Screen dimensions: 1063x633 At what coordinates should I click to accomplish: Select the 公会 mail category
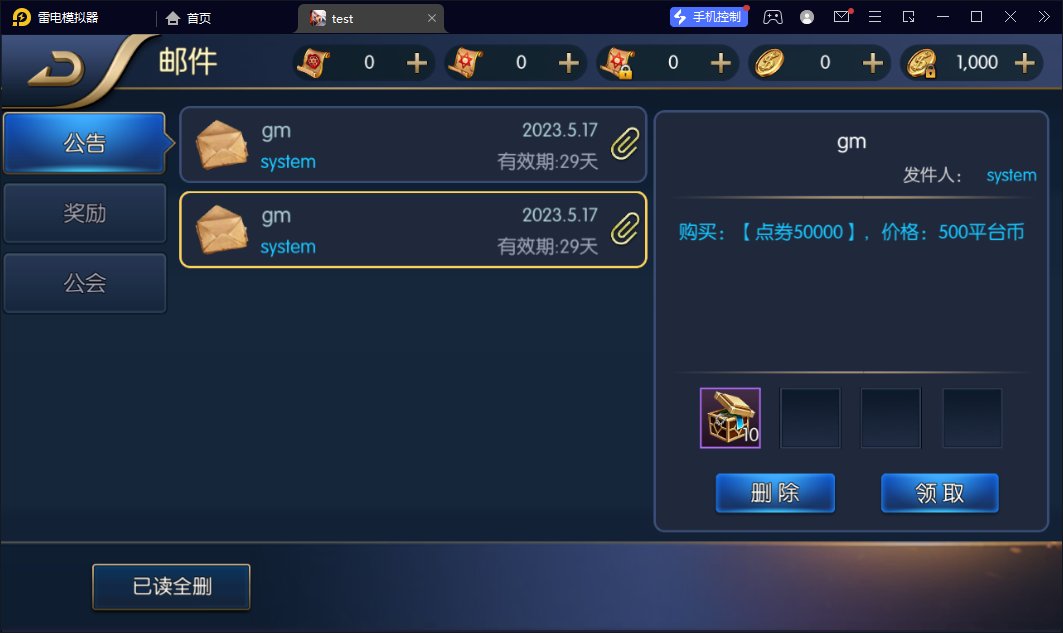(x=84, y=283)
